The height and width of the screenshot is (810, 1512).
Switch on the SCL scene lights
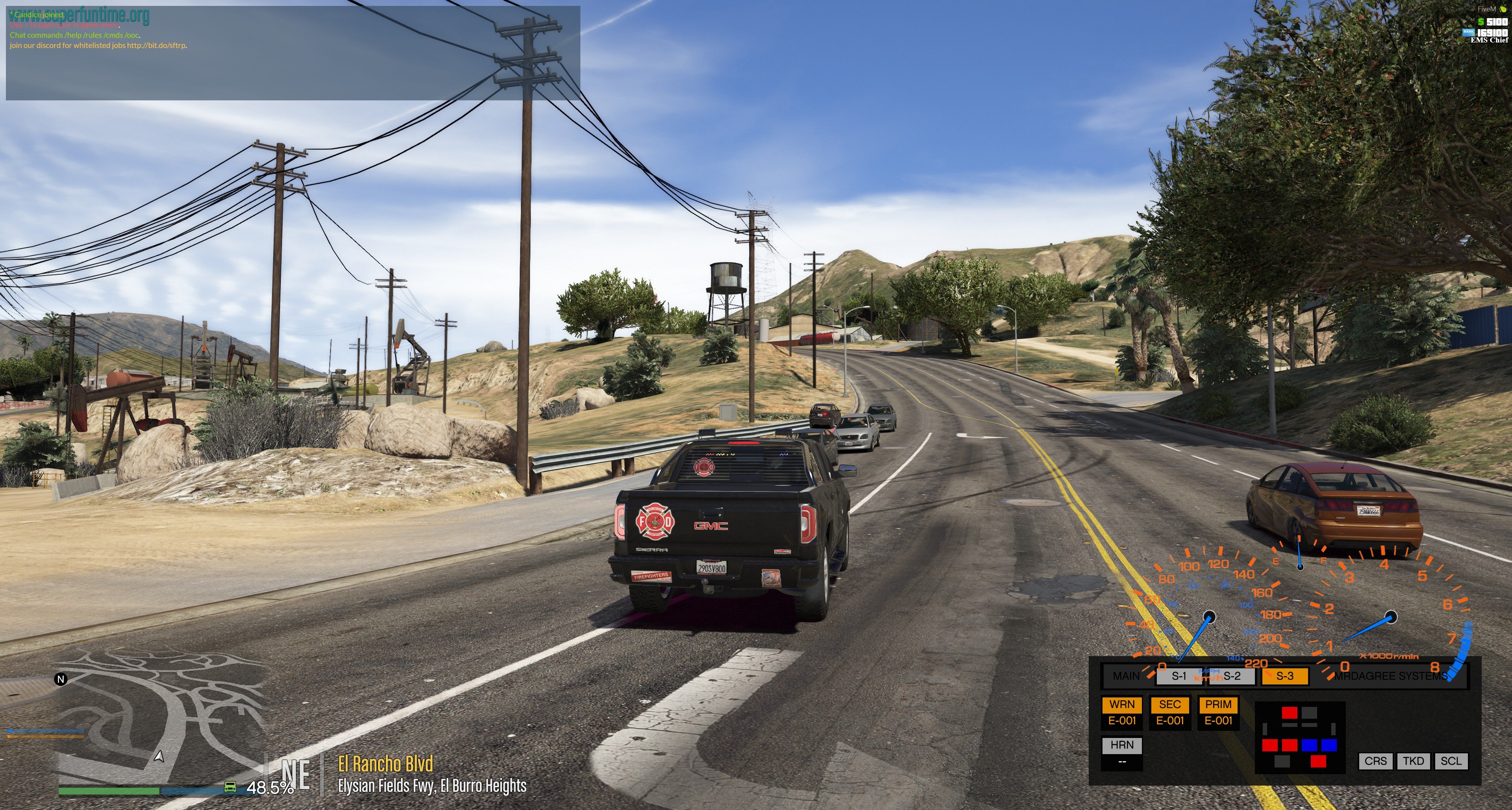click(1451, 761)
